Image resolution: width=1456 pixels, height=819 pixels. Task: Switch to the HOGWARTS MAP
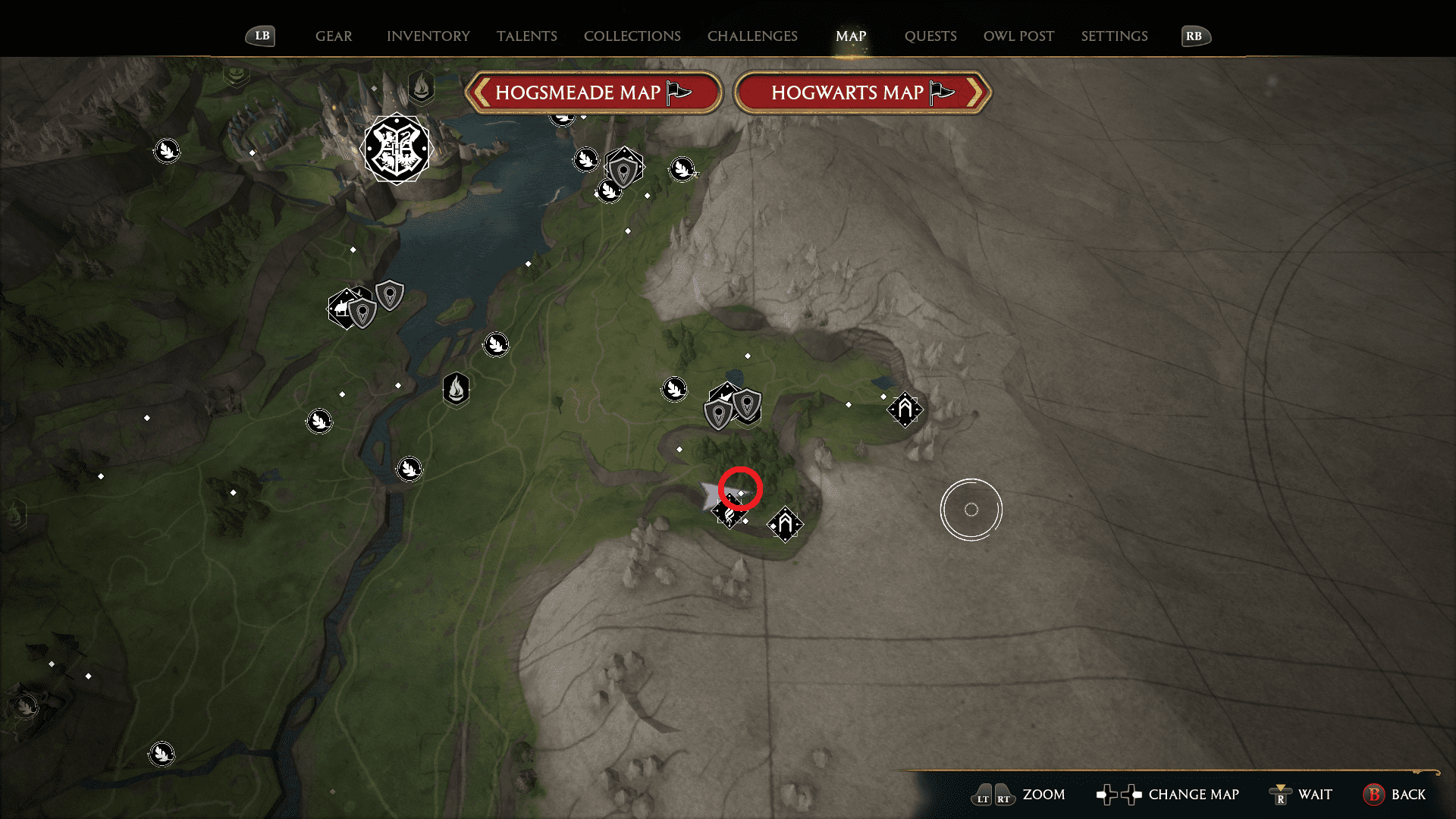(858, 92)
